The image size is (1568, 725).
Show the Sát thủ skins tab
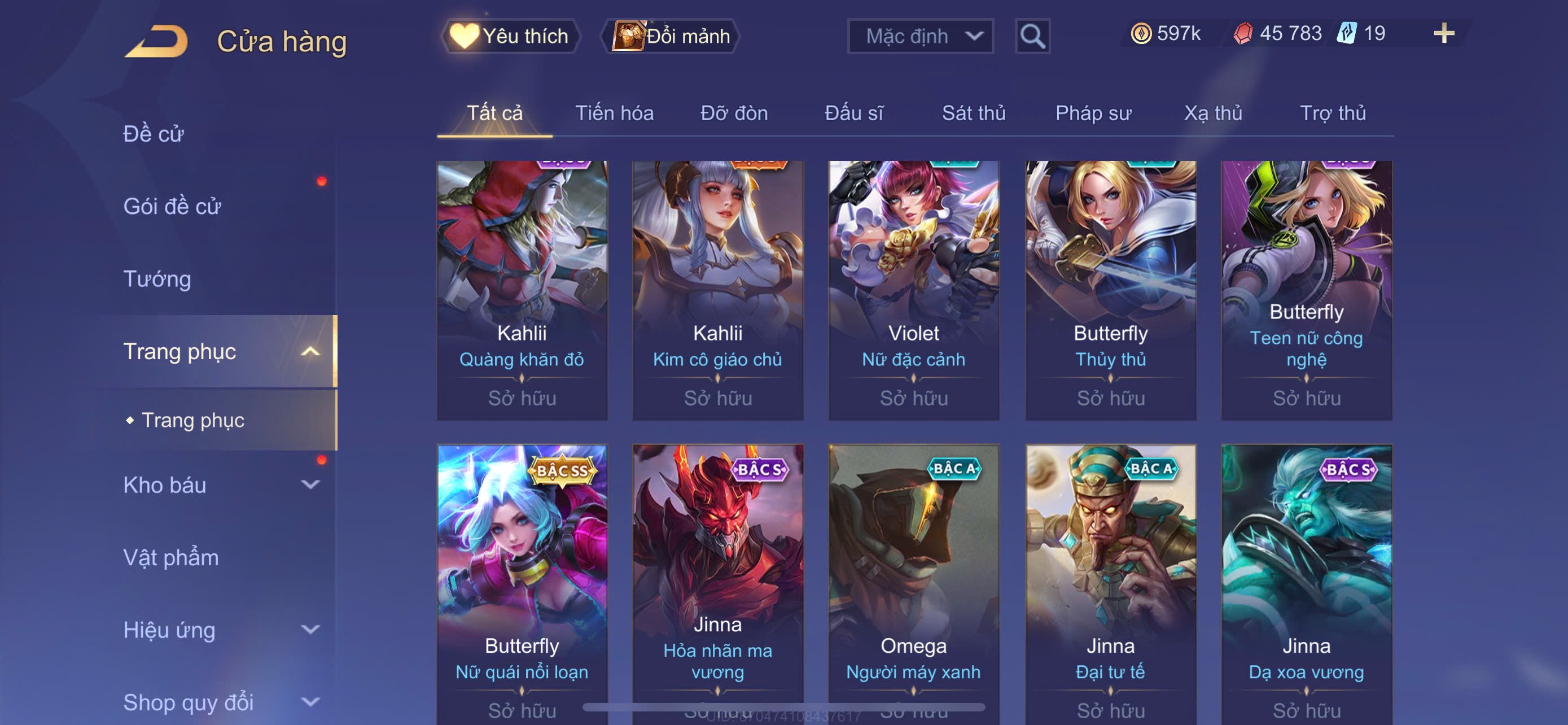coord(973,113)
